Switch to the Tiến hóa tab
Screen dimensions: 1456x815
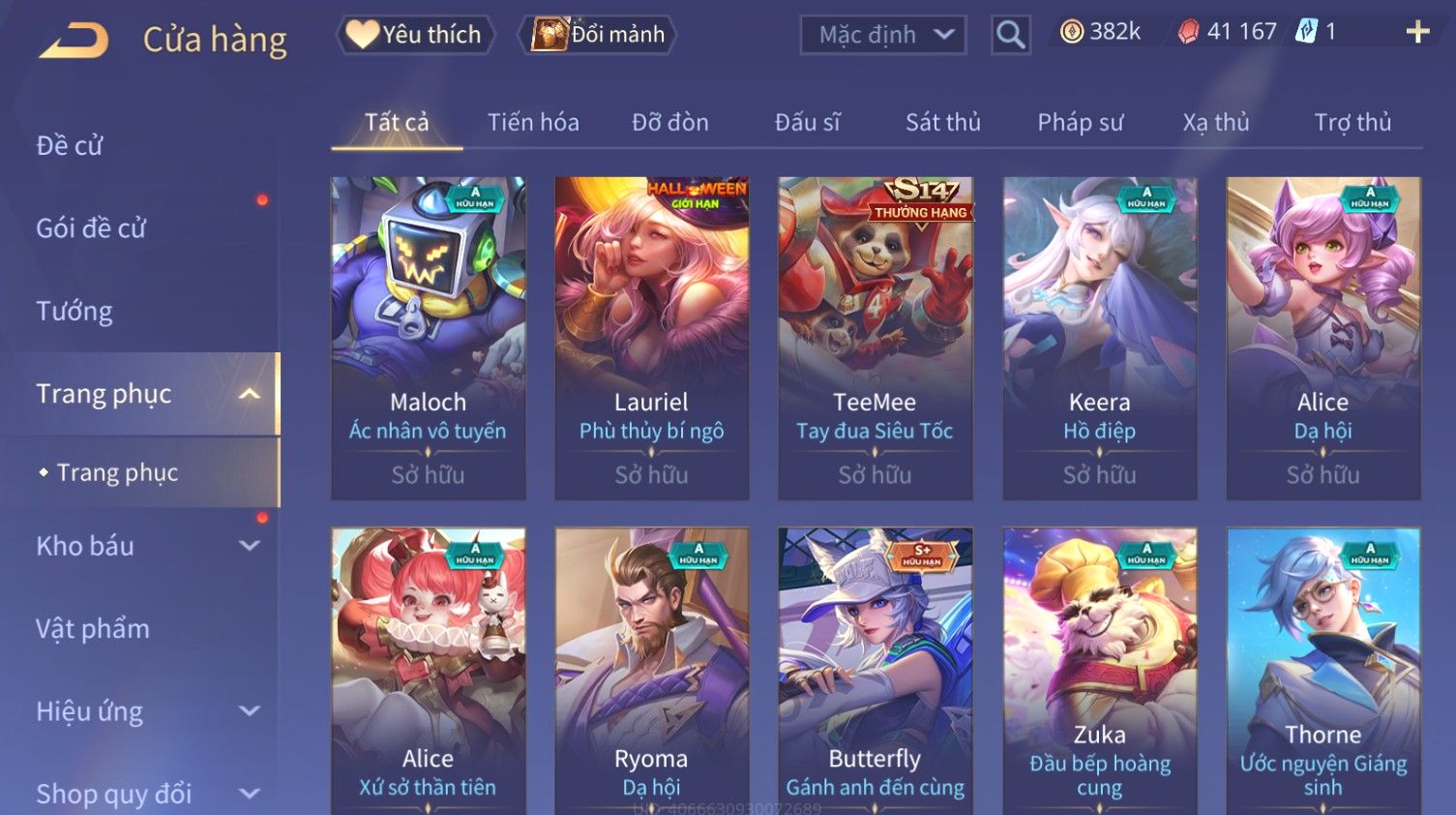[533, 123]
